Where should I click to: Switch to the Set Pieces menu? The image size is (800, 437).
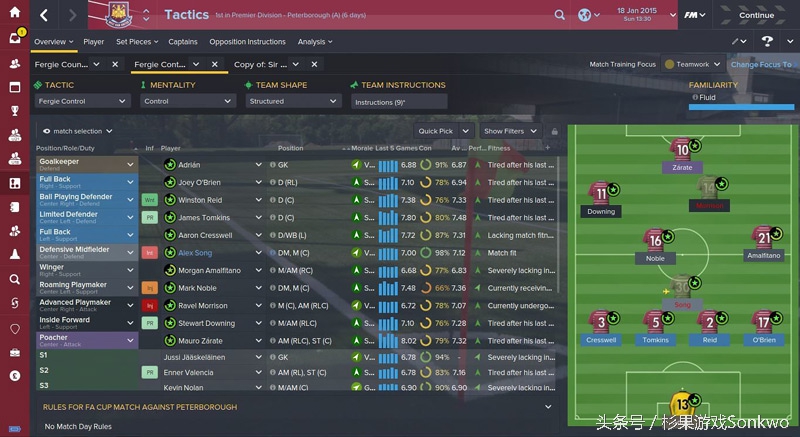pyautogui.click(x=135, y=42)
